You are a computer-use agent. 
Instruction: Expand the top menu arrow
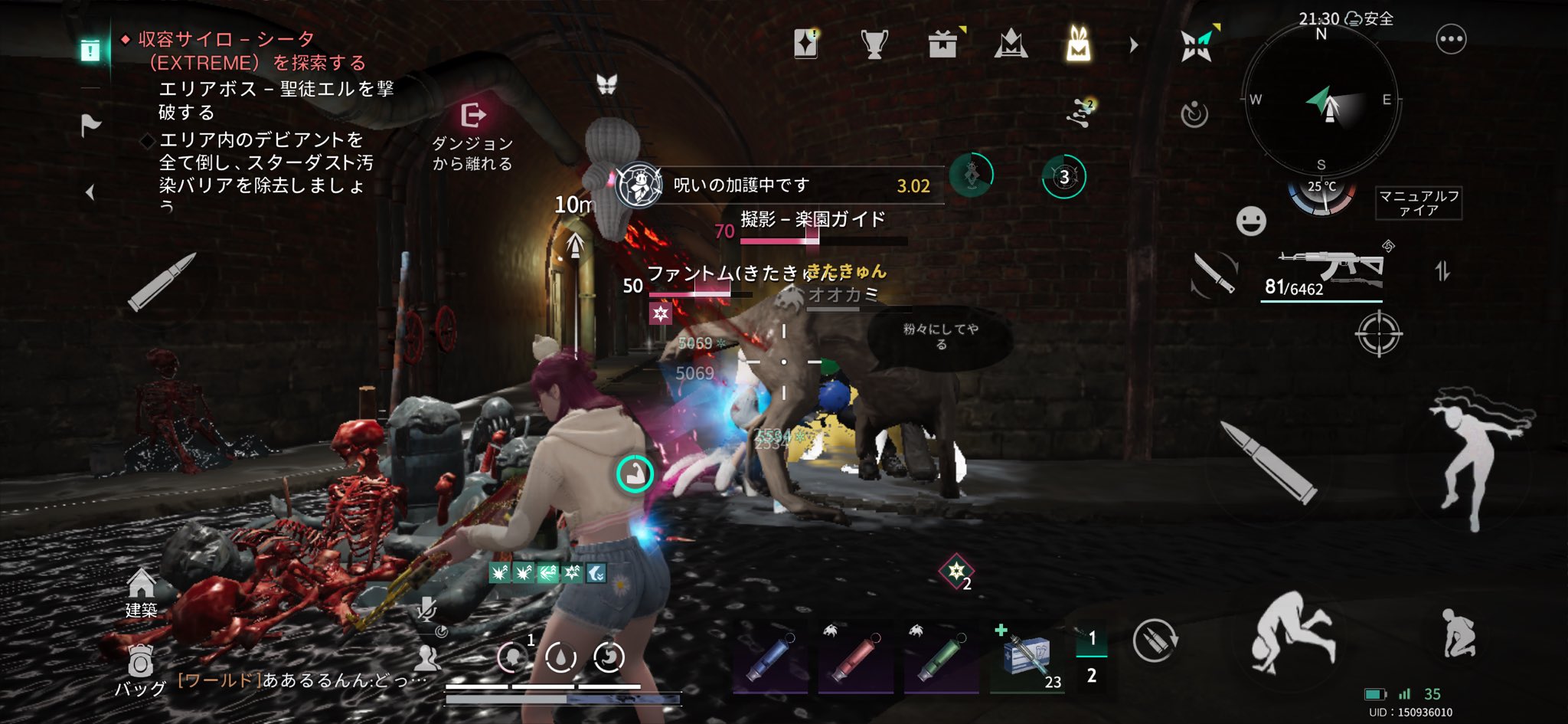click(x=1134, y=45)
